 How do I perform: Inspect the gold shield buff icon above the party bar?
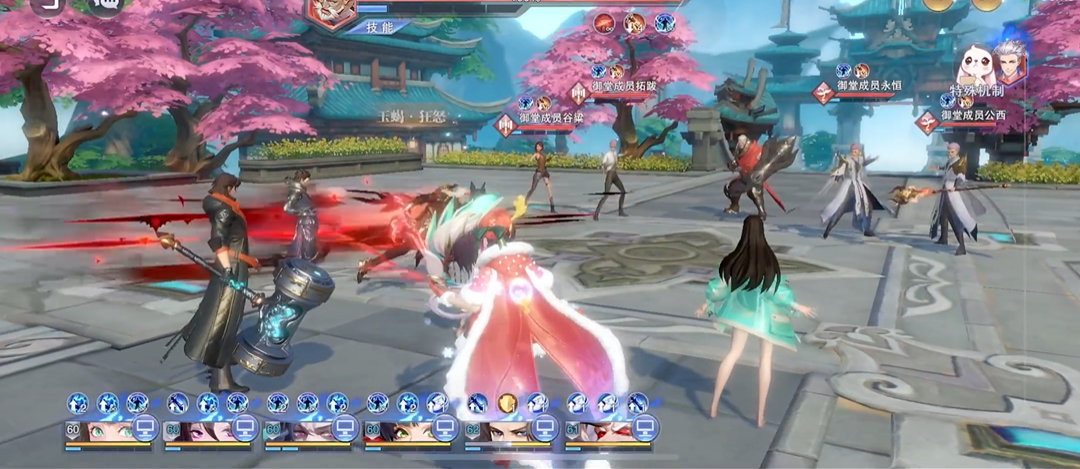(x=507, y=403)
